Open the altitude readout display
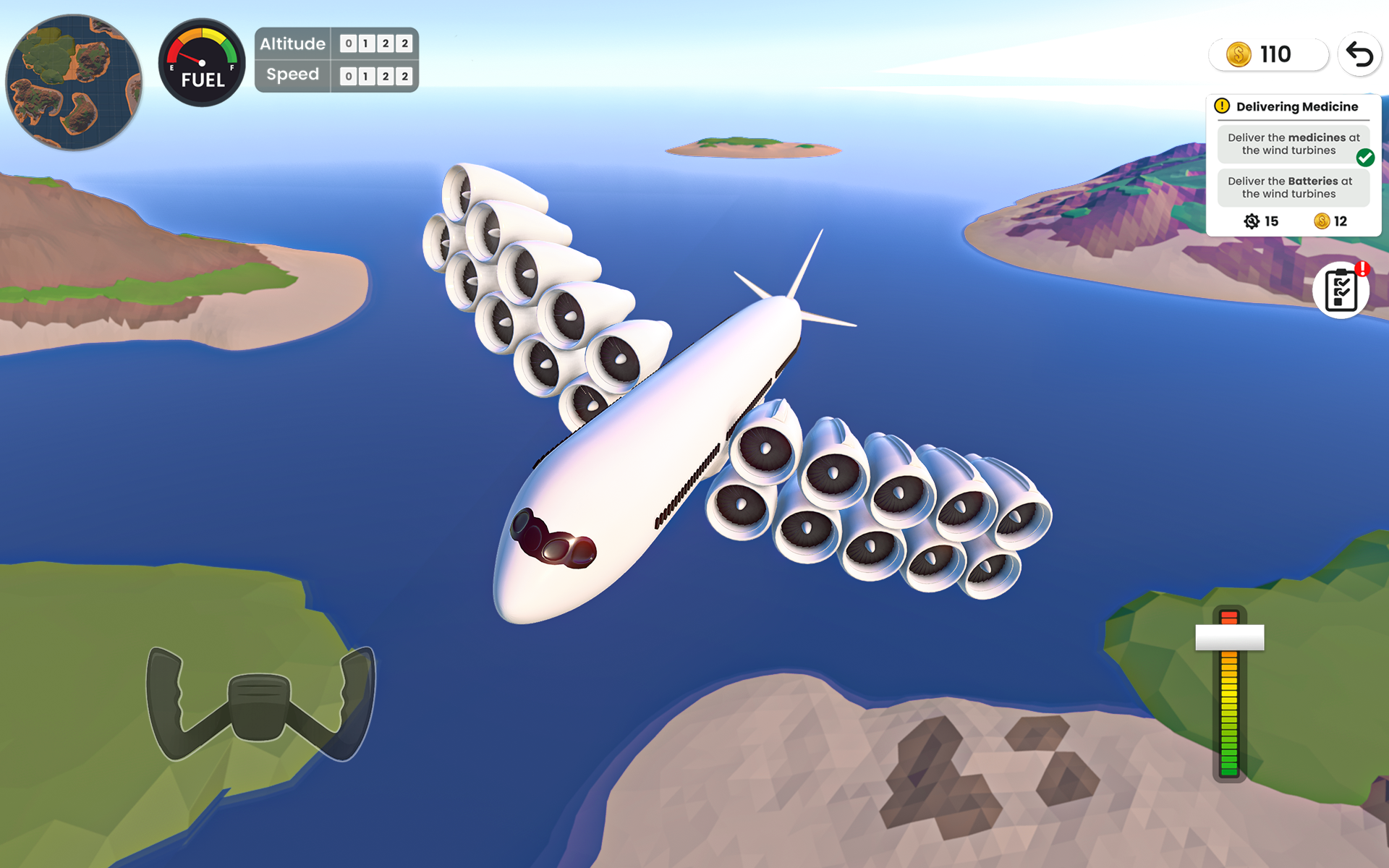Viewport: 1389px width, 868px height. click(375, 44)
